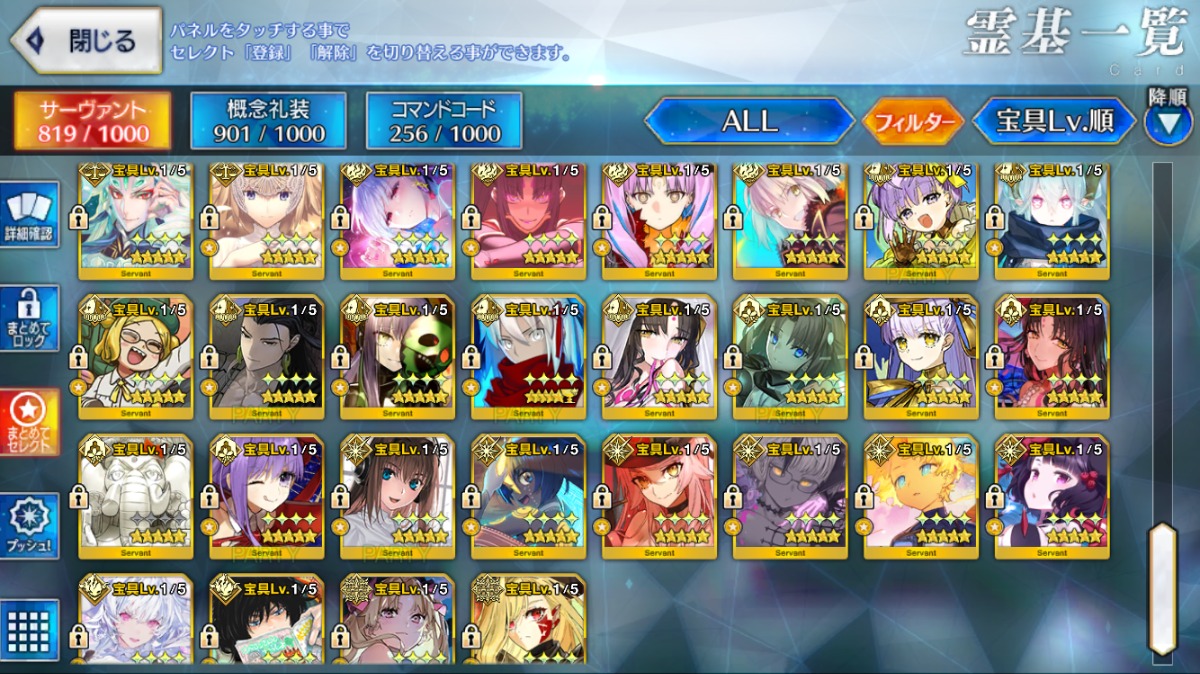This screenshot has height=674, width=1200.
Task: Switch to the サーヴァント tab
Action: pyautogui.click(x=93, y=122)
